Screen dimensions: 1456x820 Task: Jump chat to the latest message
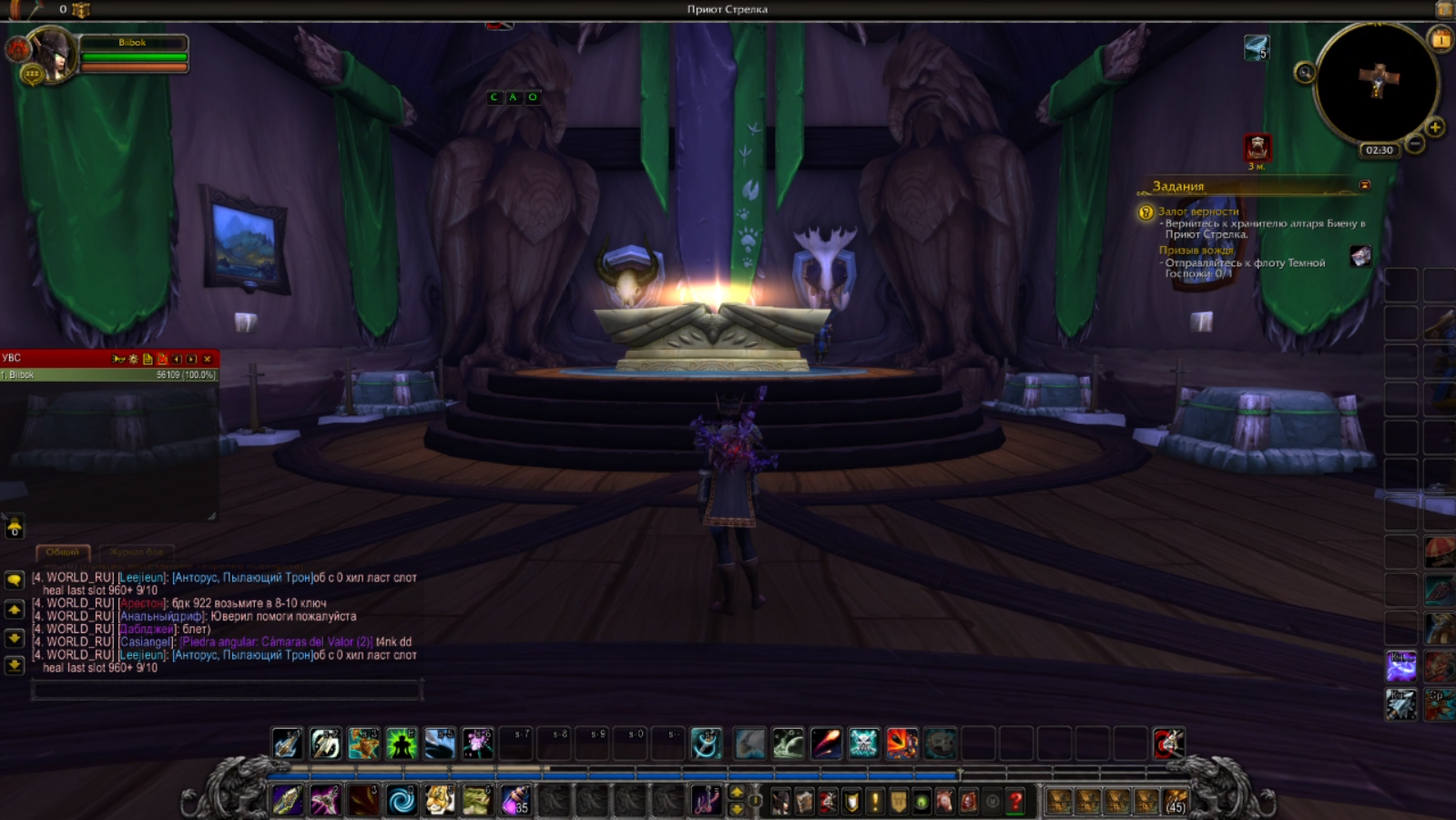[15, 665]
